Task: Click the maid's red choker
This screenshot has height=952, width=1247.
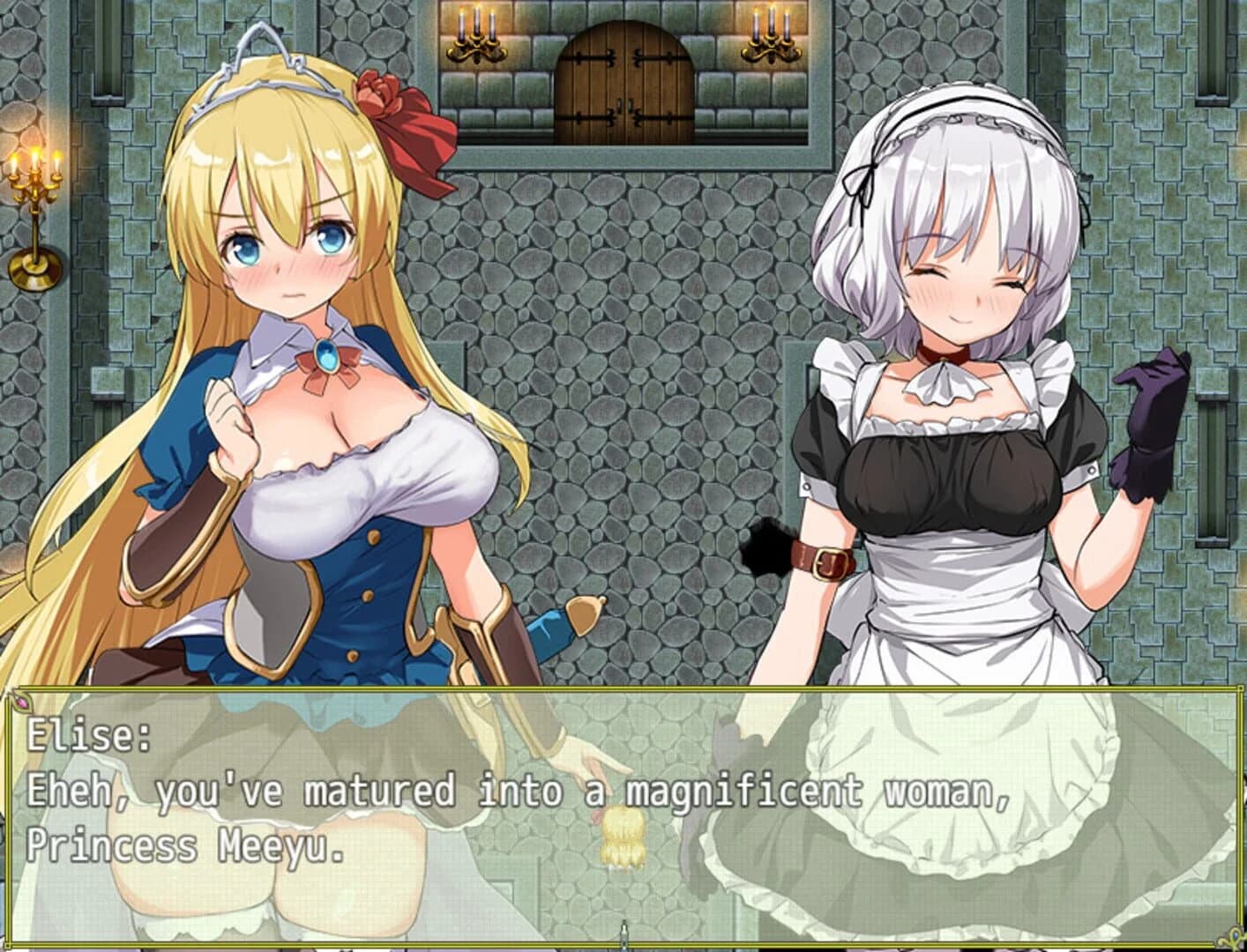Action: click(942, 353)
